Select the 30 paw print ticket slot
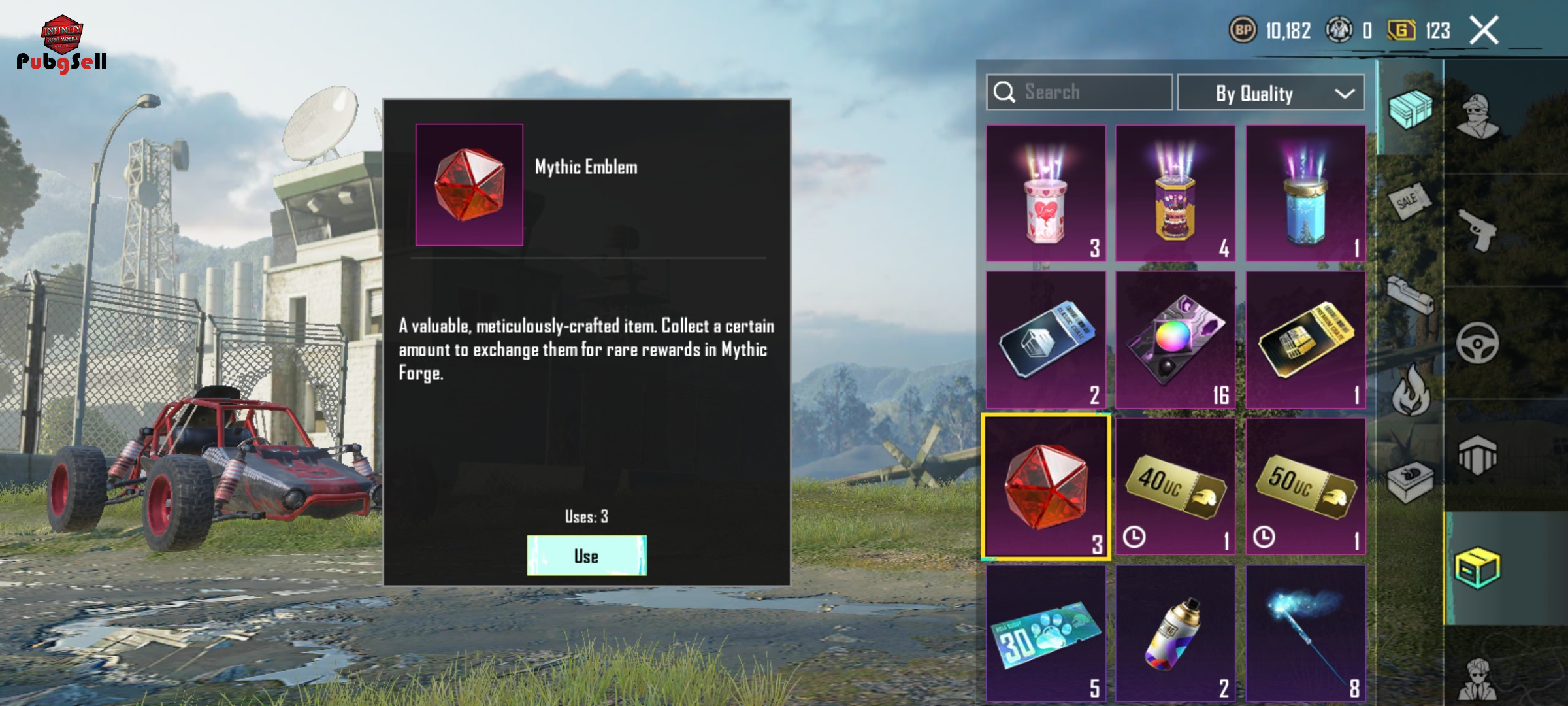Image resolution: width=1568 pixels, height=706 pixels. [1045, 633]
